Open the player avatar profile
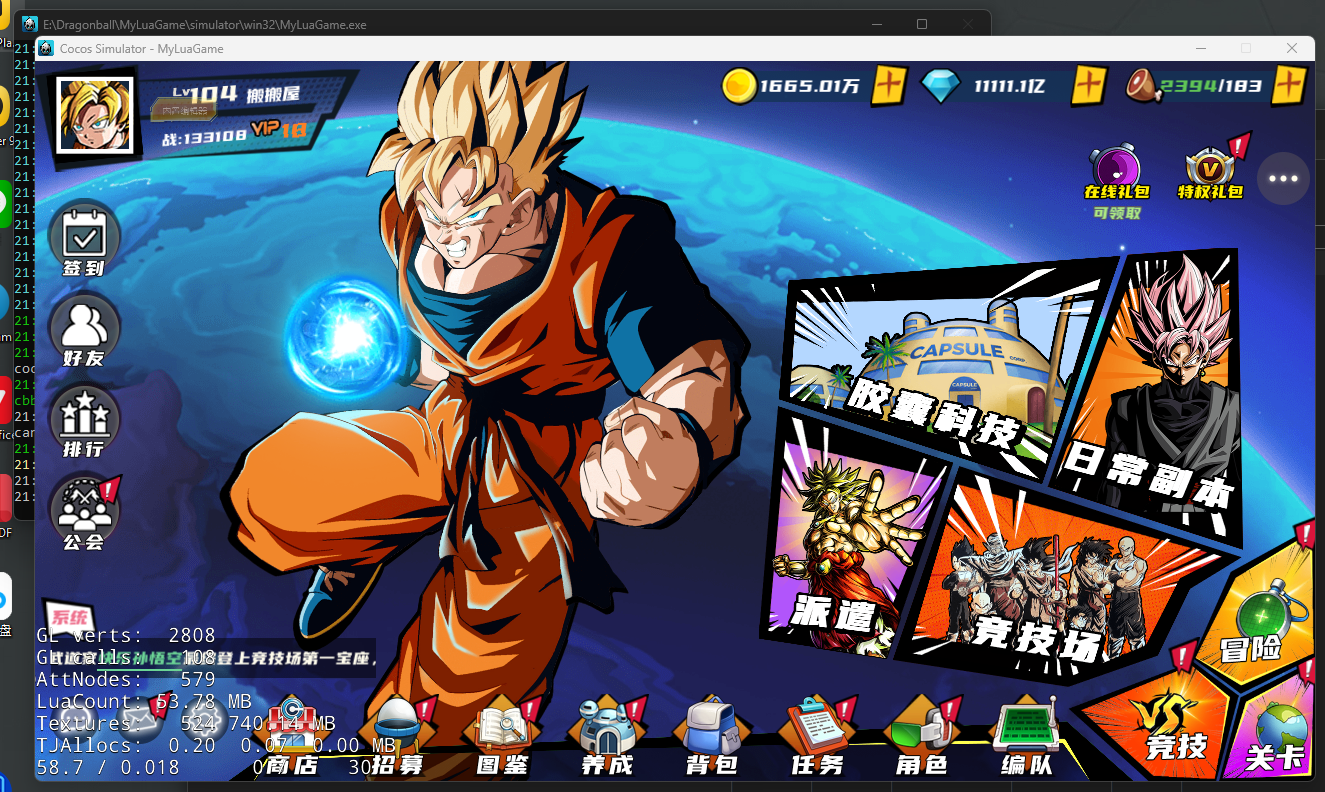1325x792 pixels. (97, 113)
